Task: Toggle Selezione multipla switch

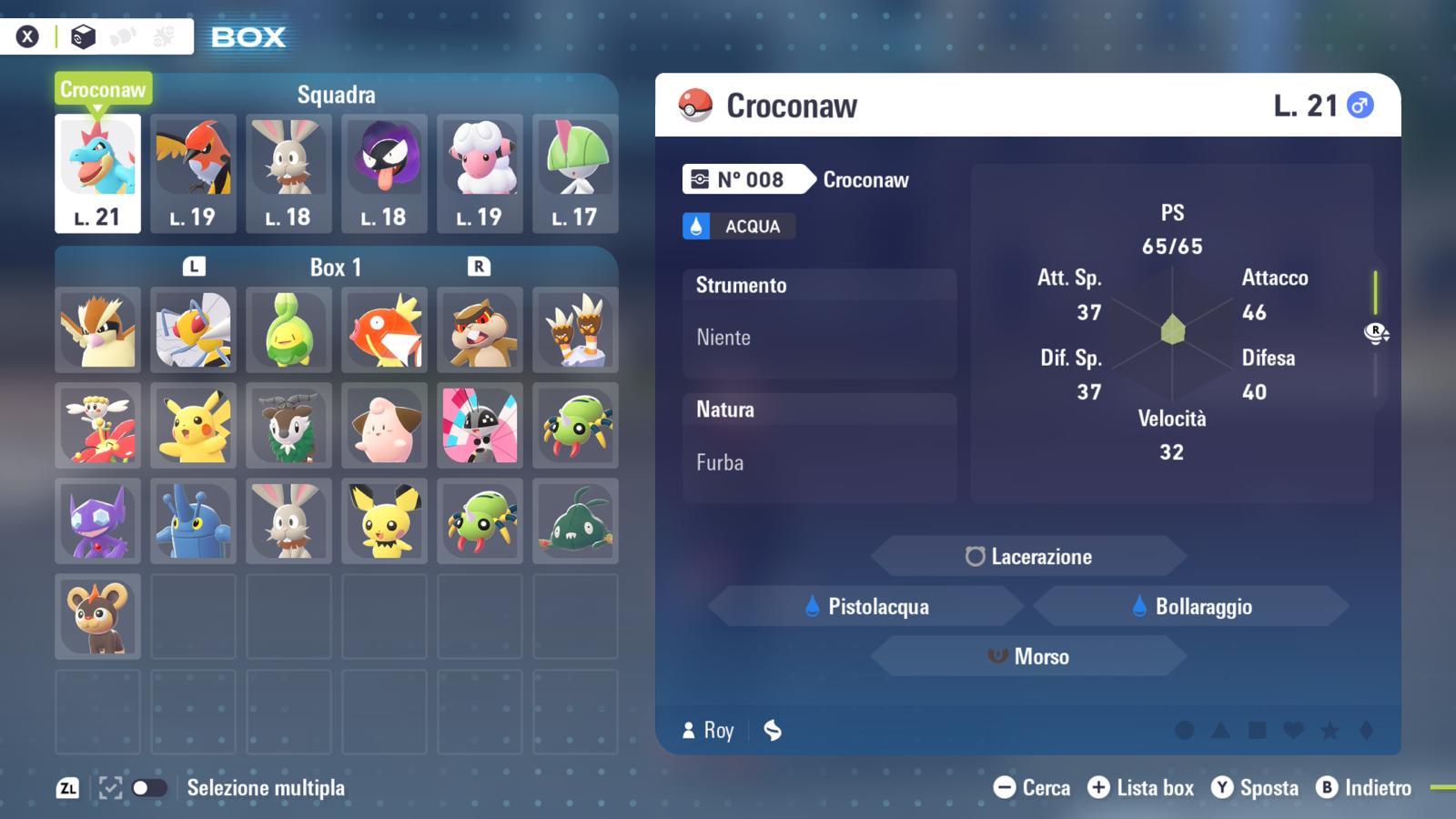Action: (149, 788)
